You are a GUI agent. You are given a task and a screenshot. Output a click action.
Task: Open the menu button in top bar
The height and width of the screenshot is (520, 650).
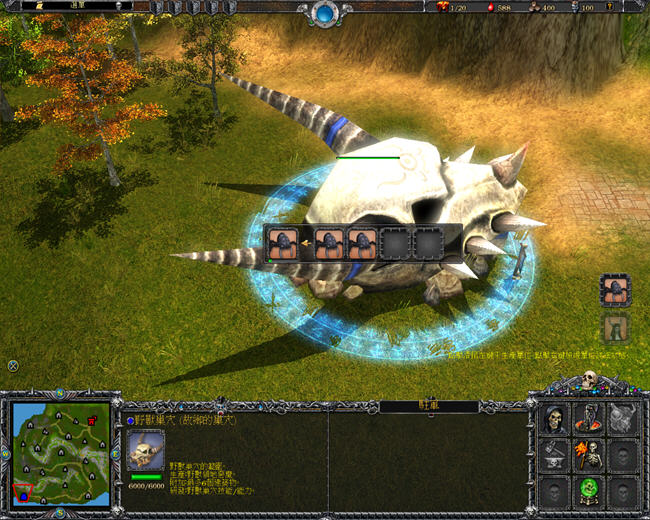pos(77,6)
